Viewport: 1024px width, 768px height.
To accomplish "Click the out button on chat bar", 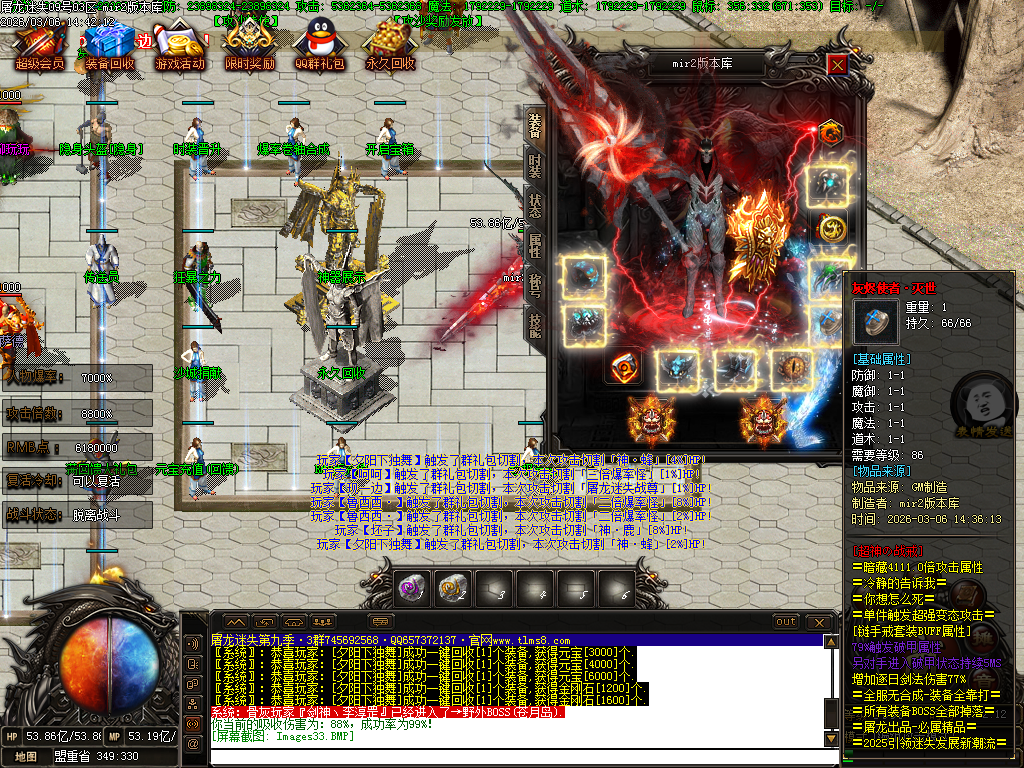I will point(786,621).
